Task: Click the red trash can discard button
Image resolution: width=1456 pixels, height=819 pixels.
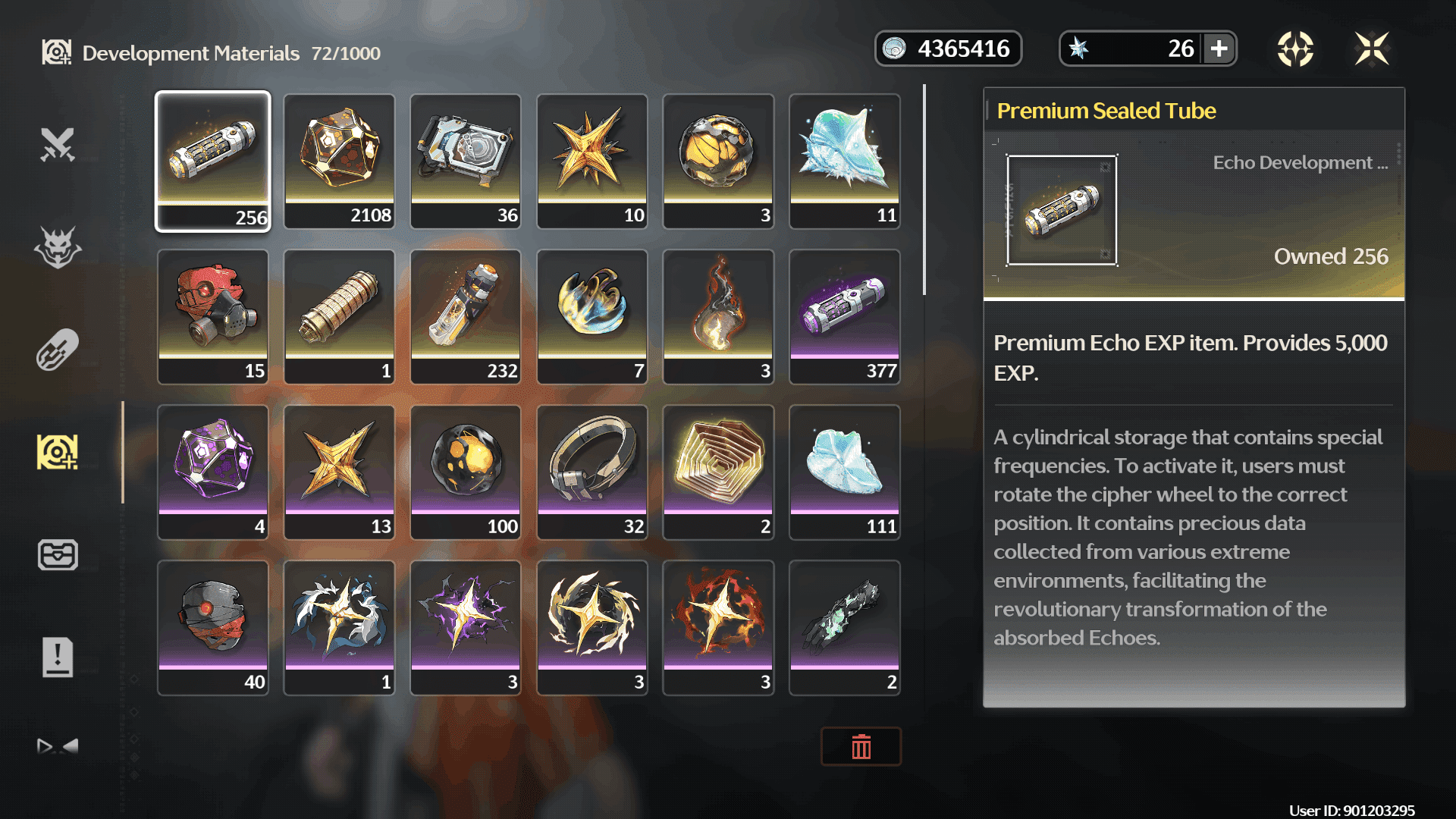Action: [x=861, y=747]
